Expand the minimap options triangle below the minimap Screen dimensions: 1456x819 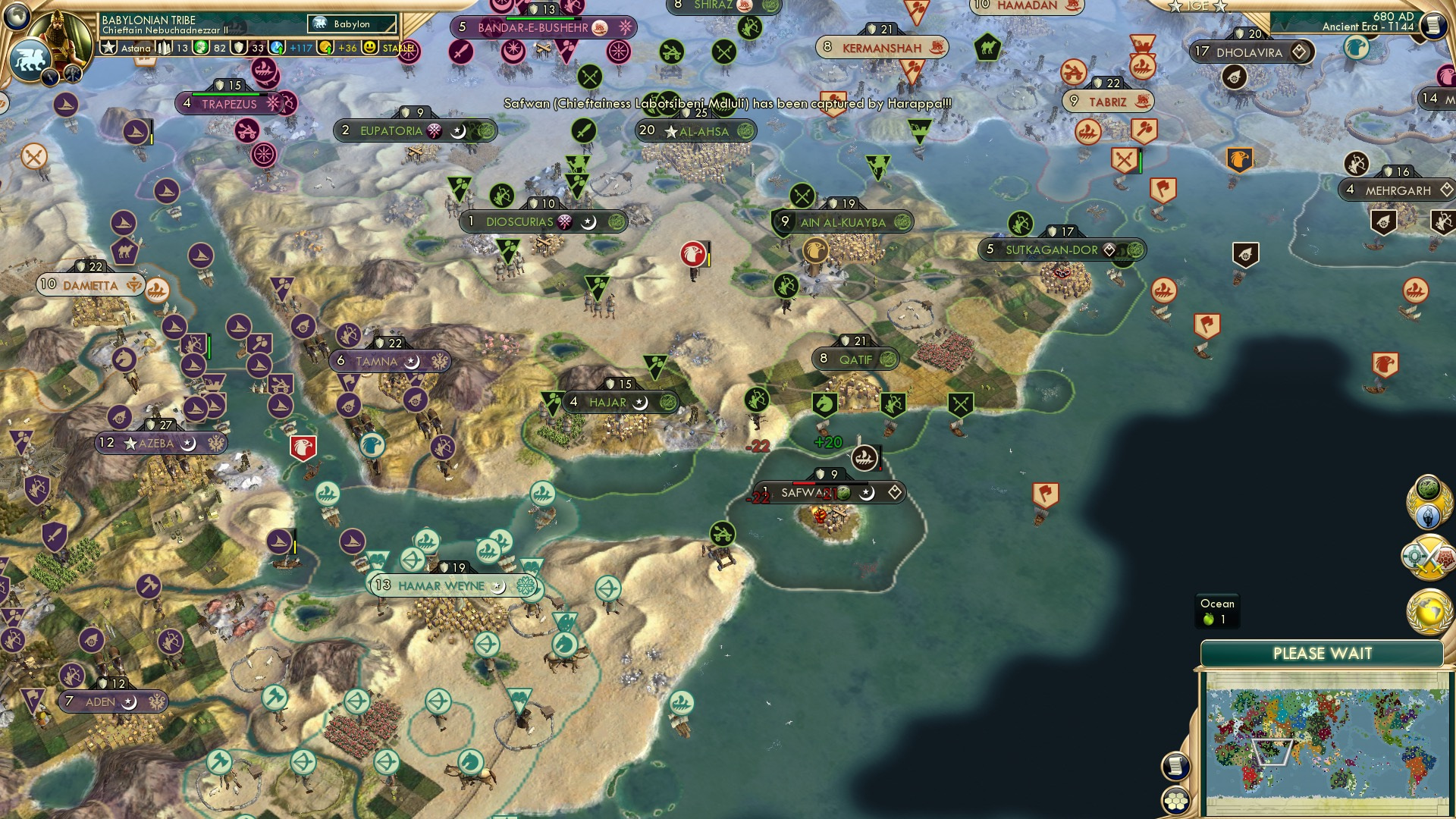click(1274, 753)
